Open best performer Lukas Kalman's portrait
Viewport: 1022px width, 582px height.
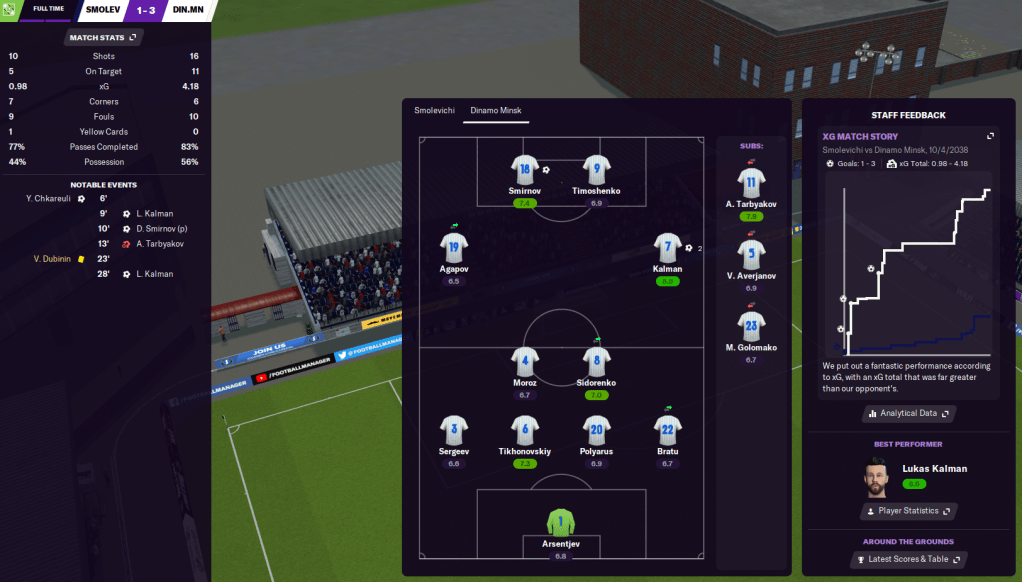coord(877,477)
